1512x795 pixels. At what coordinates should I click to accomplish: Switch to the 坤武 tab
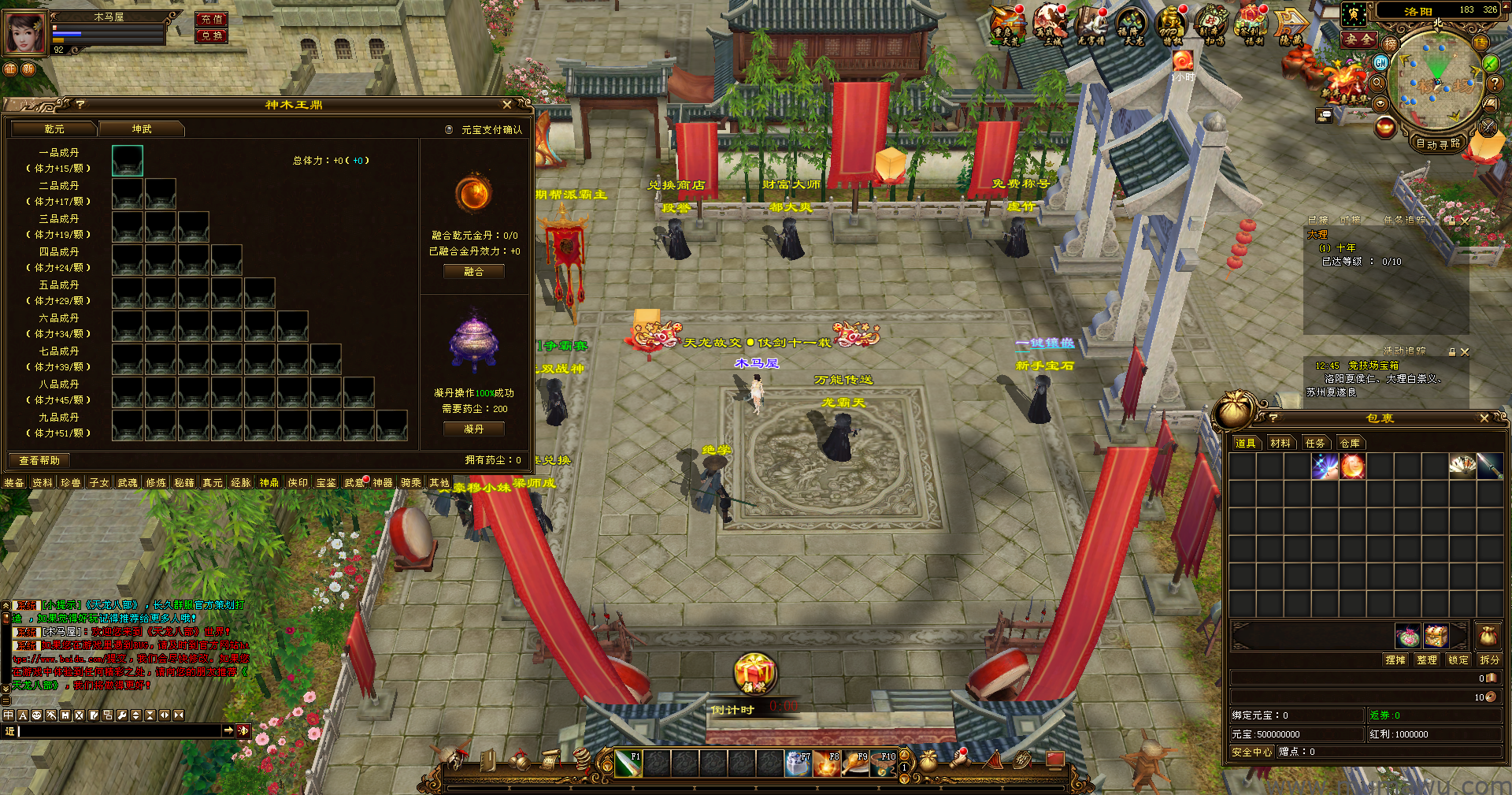point(142,129)
